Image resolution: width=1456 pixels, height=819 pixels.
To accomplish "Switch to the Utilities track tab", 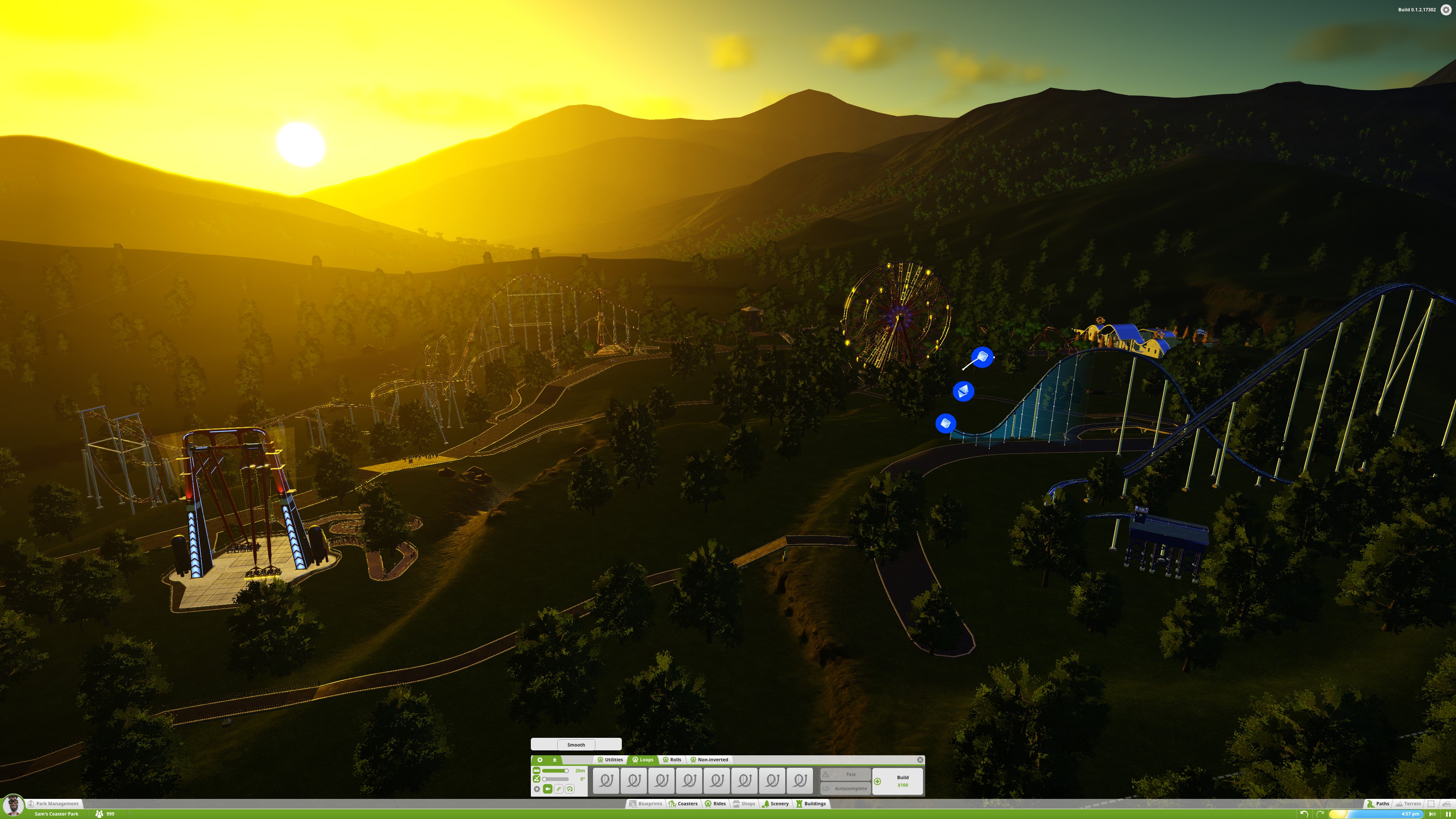I will tap(610, 759).
